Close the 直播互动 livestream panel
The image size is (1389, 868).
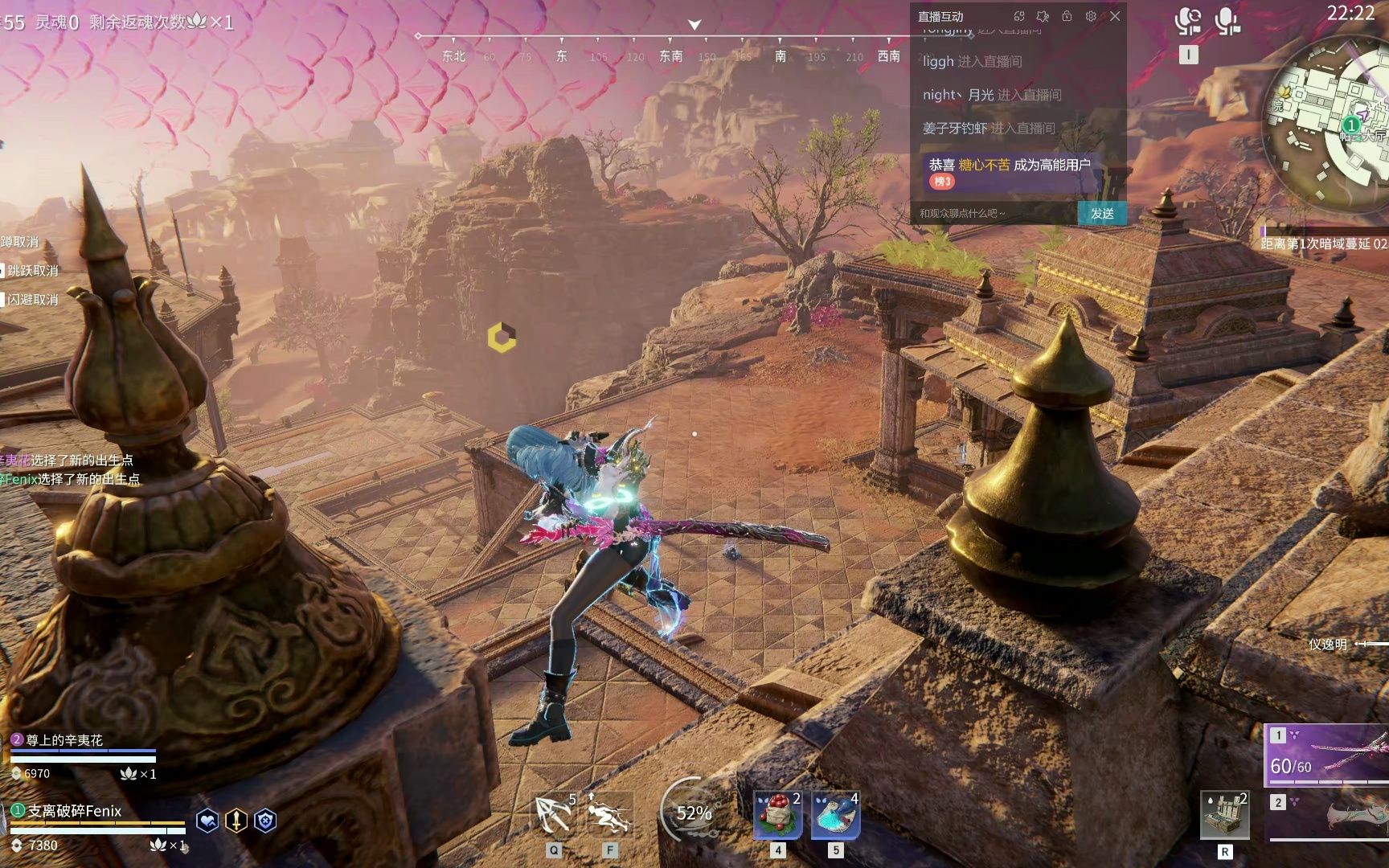click(1115, 16)
